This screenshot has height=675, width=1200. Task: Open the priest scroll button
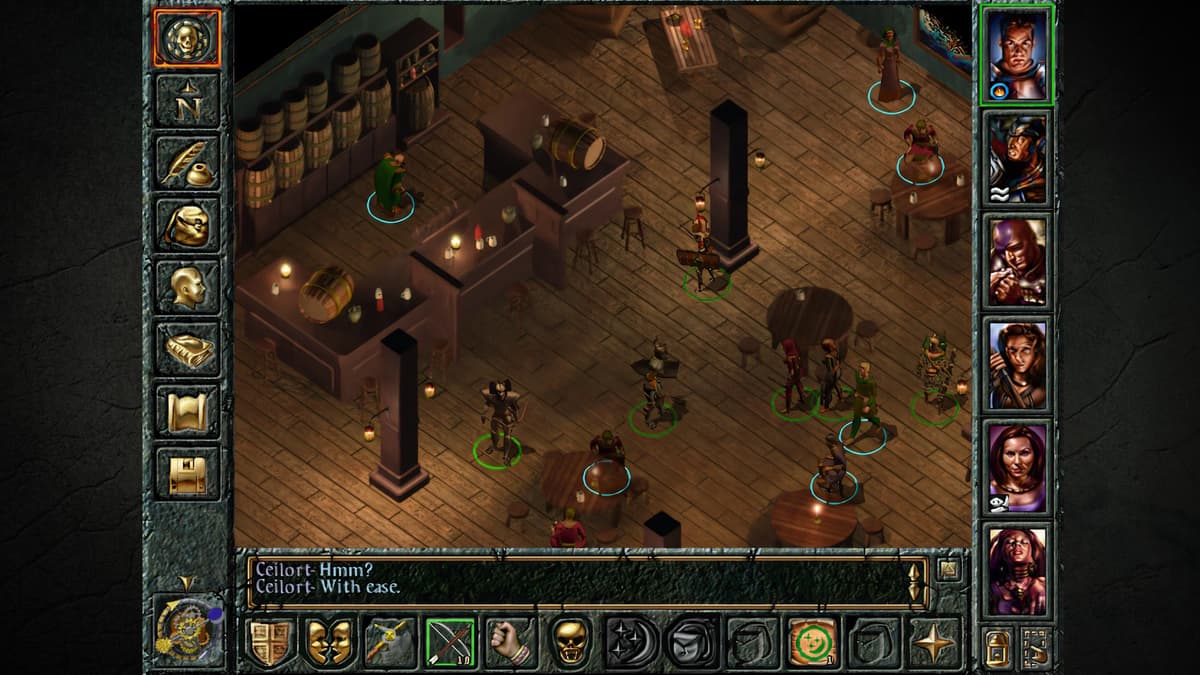click(x=187, y=410)
